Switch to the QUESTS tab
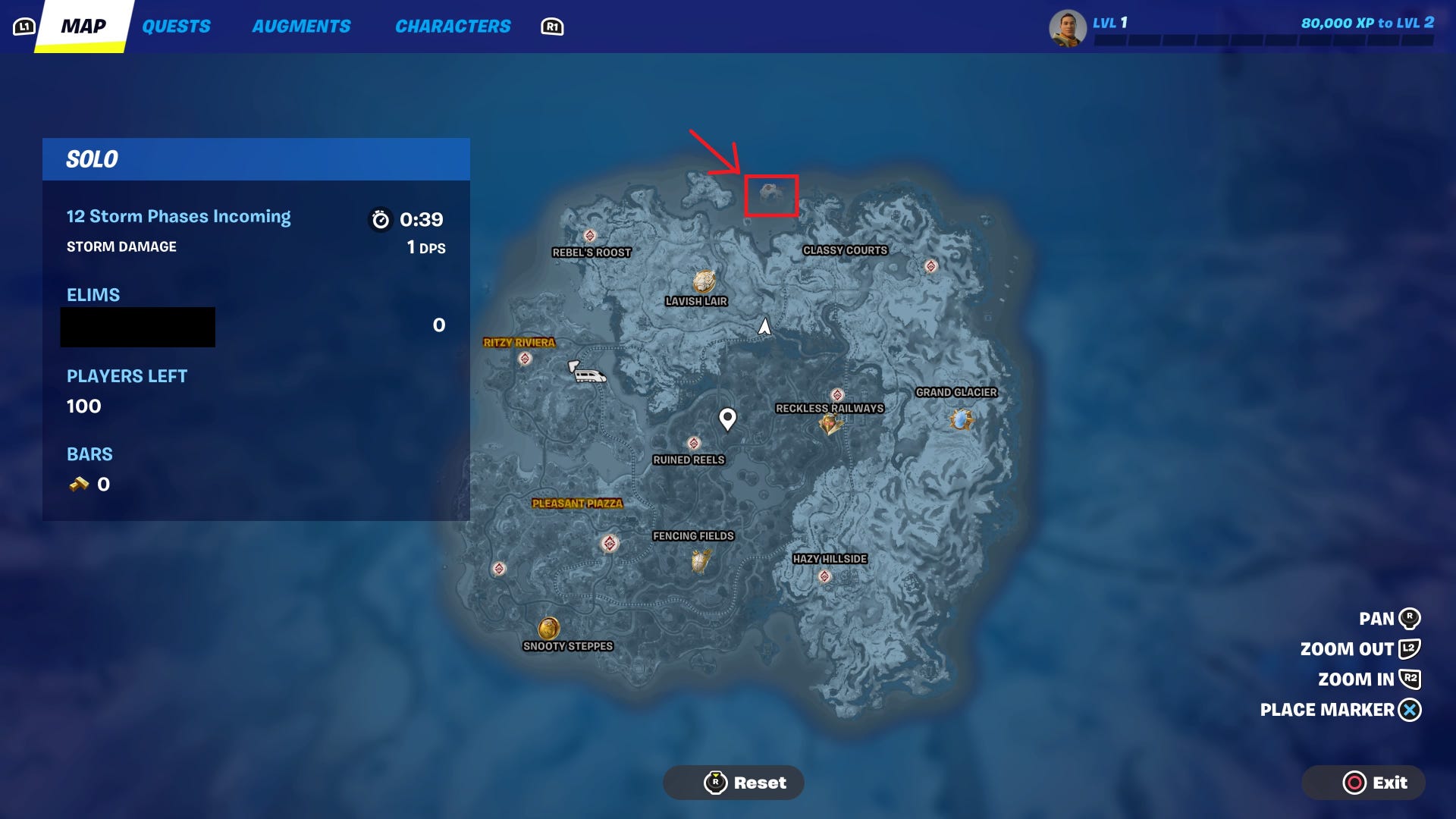The width and height of the screenshot is (1456, 819). click(x=176, y=26)
